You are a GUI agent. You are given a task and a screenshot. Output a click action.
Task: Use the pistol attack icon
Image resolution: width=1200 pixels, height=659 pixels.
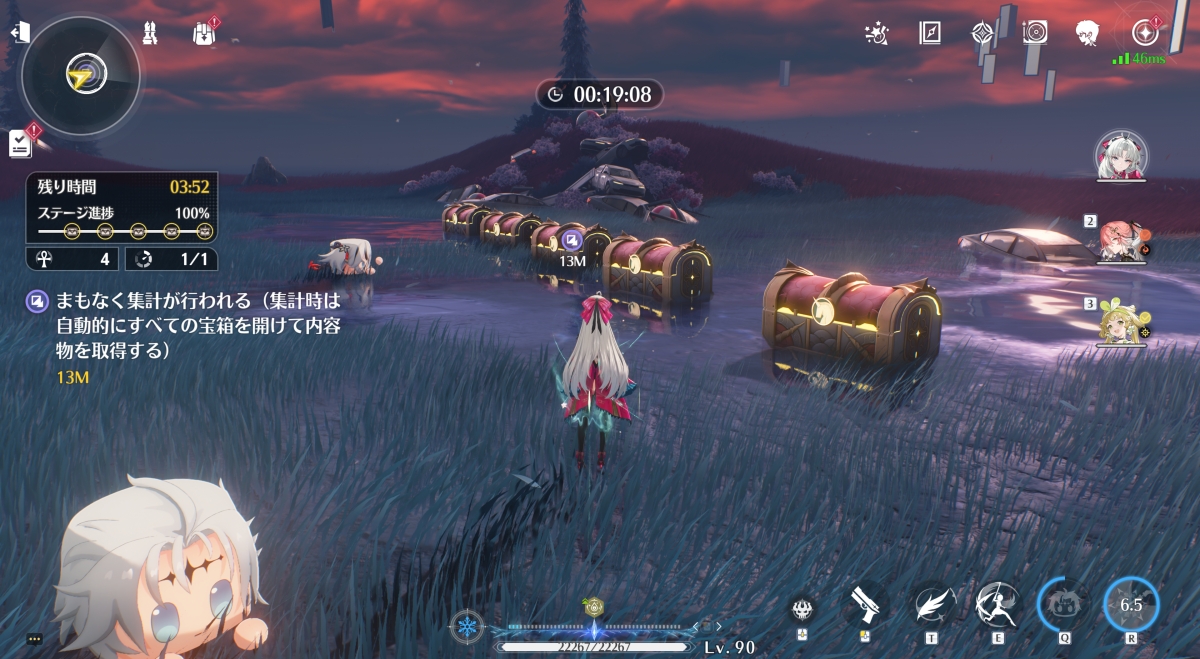tap(866, 604)
